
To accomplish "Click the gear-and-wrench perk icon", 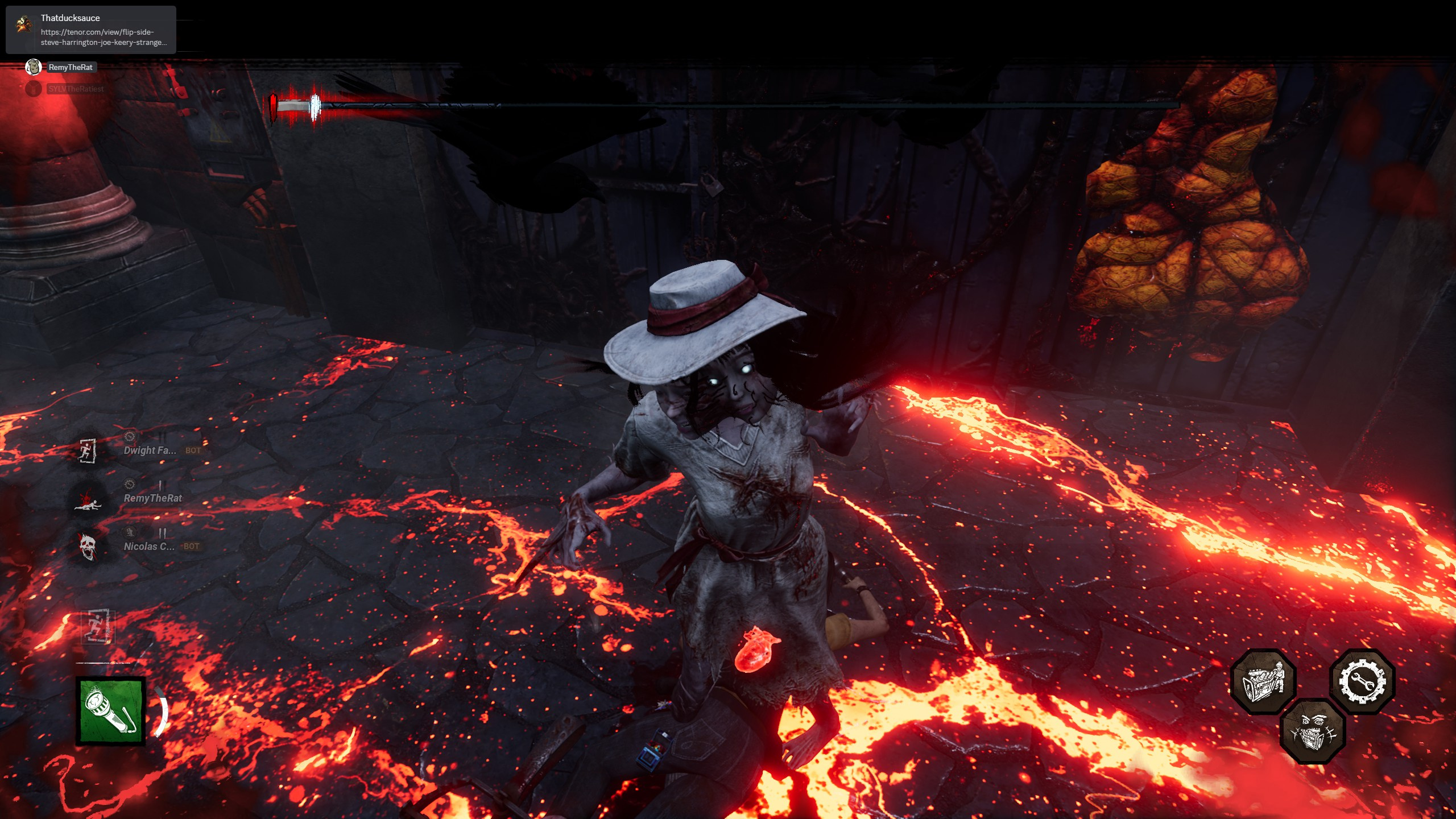I will pyautogui.click(x=1362, y=681).
